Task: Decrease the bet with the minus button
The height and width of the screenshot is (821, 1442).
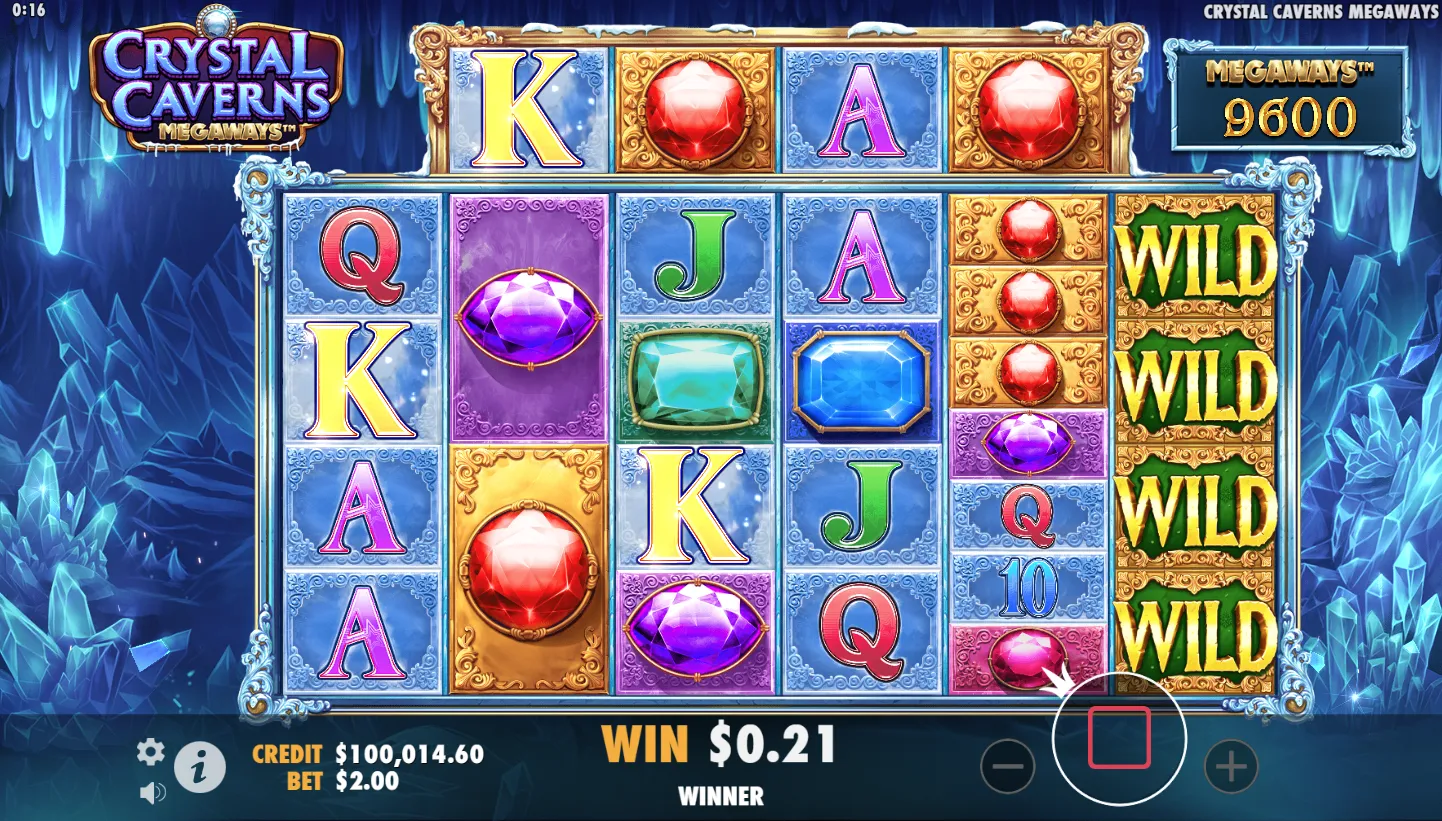Action: click(x=1007, y=767)
